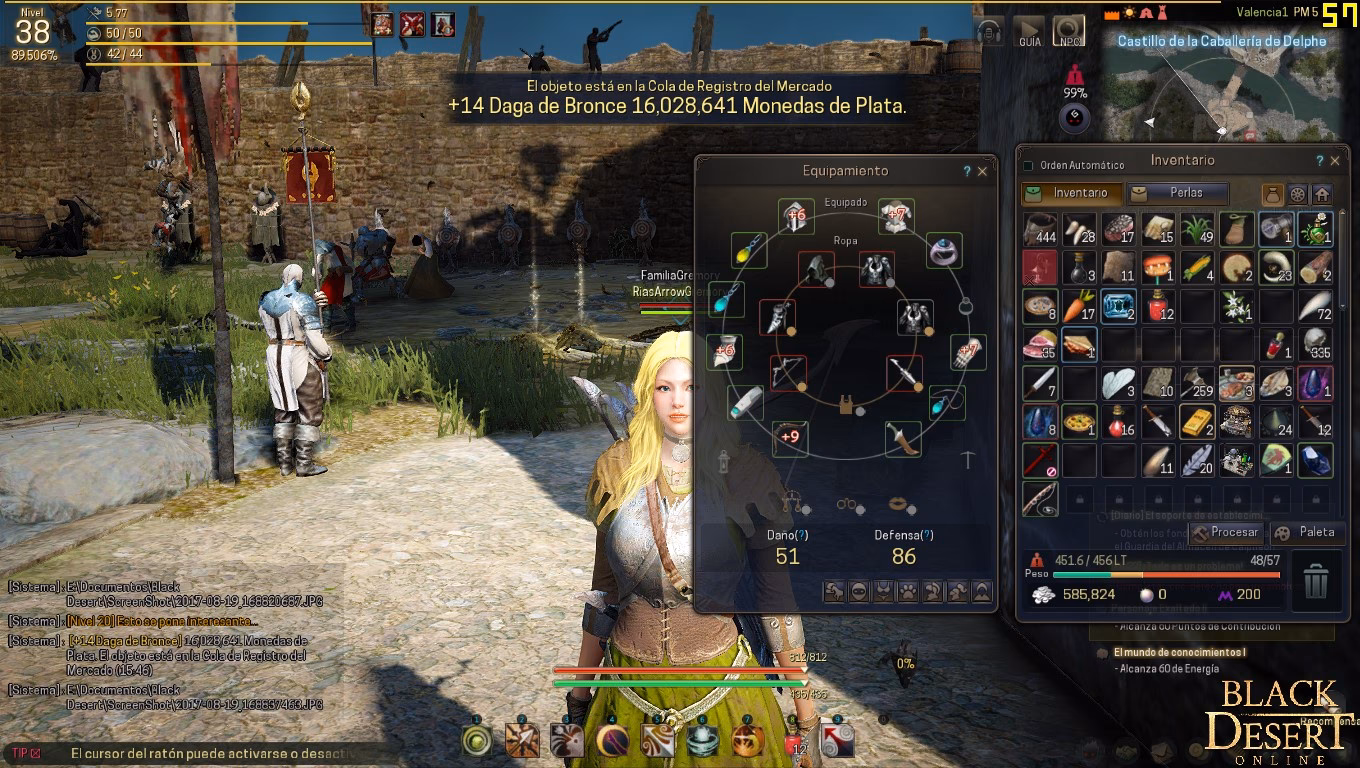1360x768 pixels.
Task: Click the Procesar button
Action: click(1225, 532)
